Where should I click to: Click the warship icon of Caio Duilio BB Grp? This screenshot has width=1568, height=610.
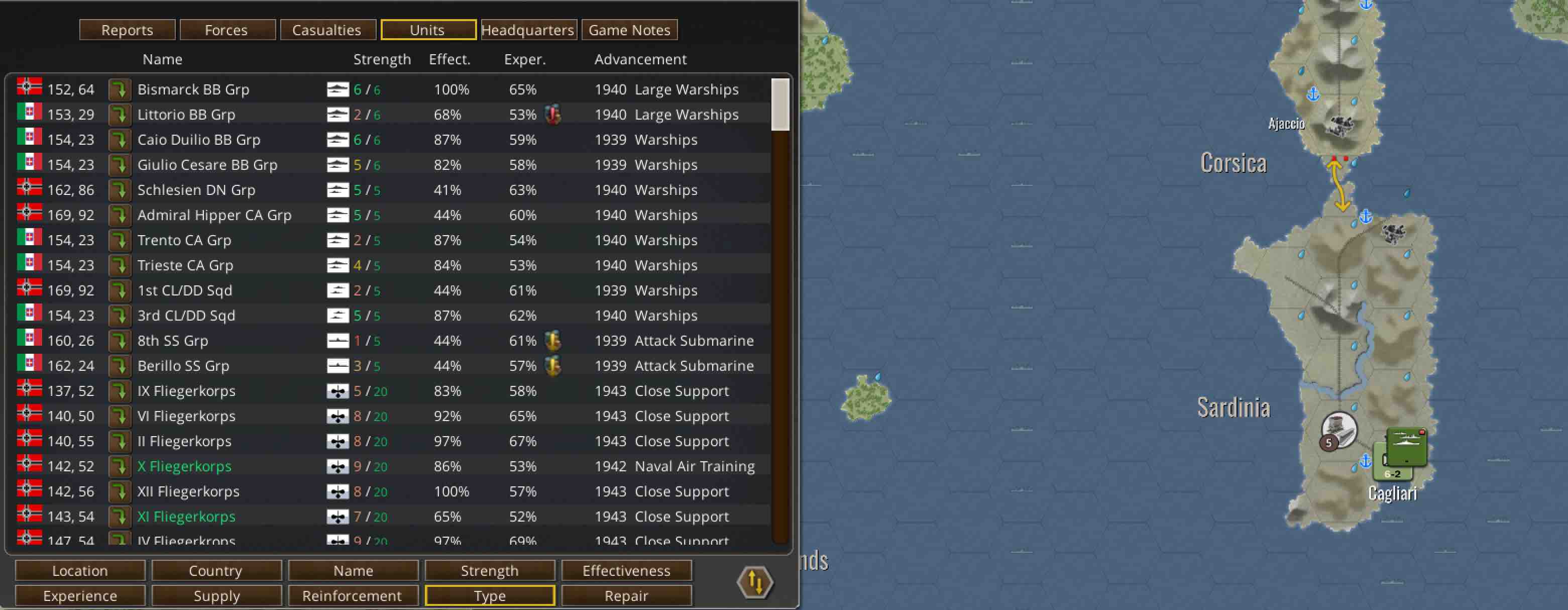click(x=337, y=139)
